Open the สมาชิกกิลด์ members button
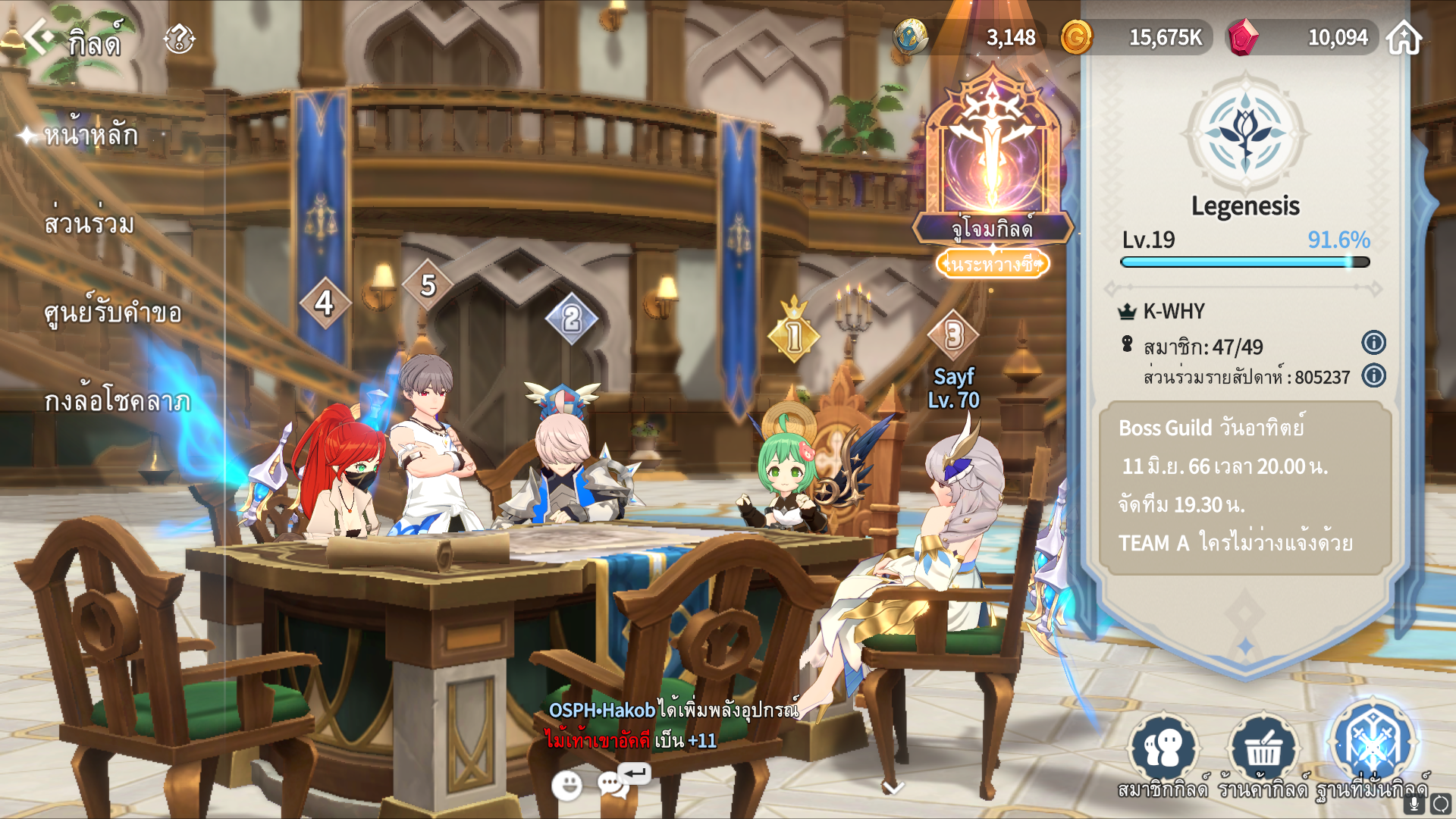 [1163, 749]
